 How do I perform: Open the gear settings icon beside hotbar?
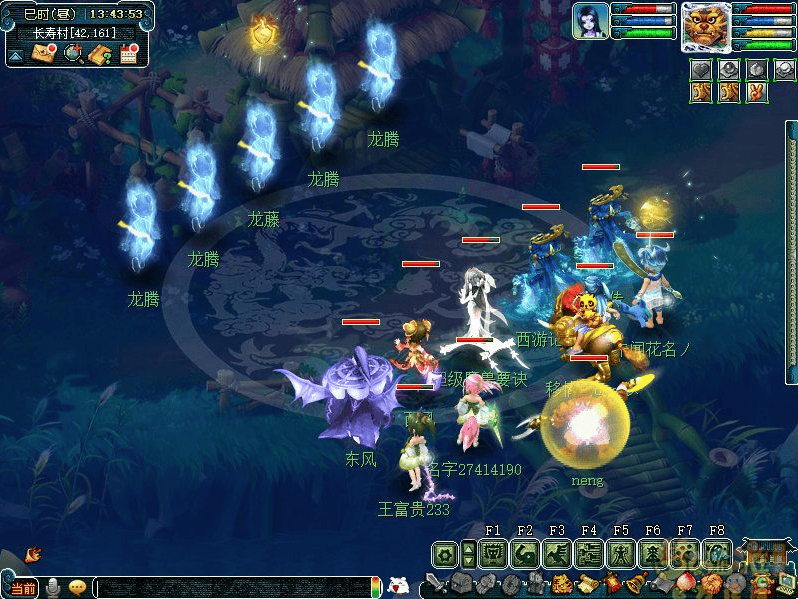click(445, 553)
